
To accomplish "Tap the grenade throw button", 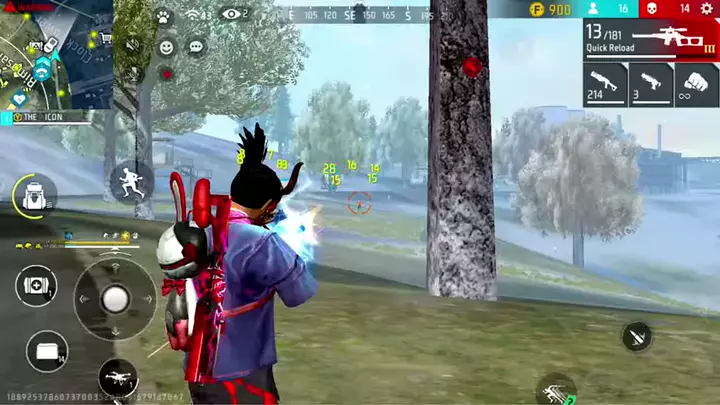I will pos(636,336).
